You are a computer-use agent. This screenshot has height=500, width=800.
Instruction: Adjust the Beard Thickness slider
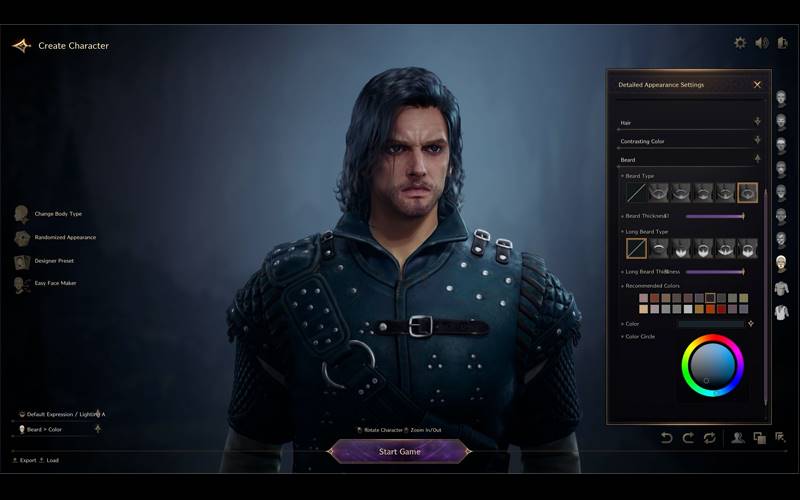coord(714,215)
